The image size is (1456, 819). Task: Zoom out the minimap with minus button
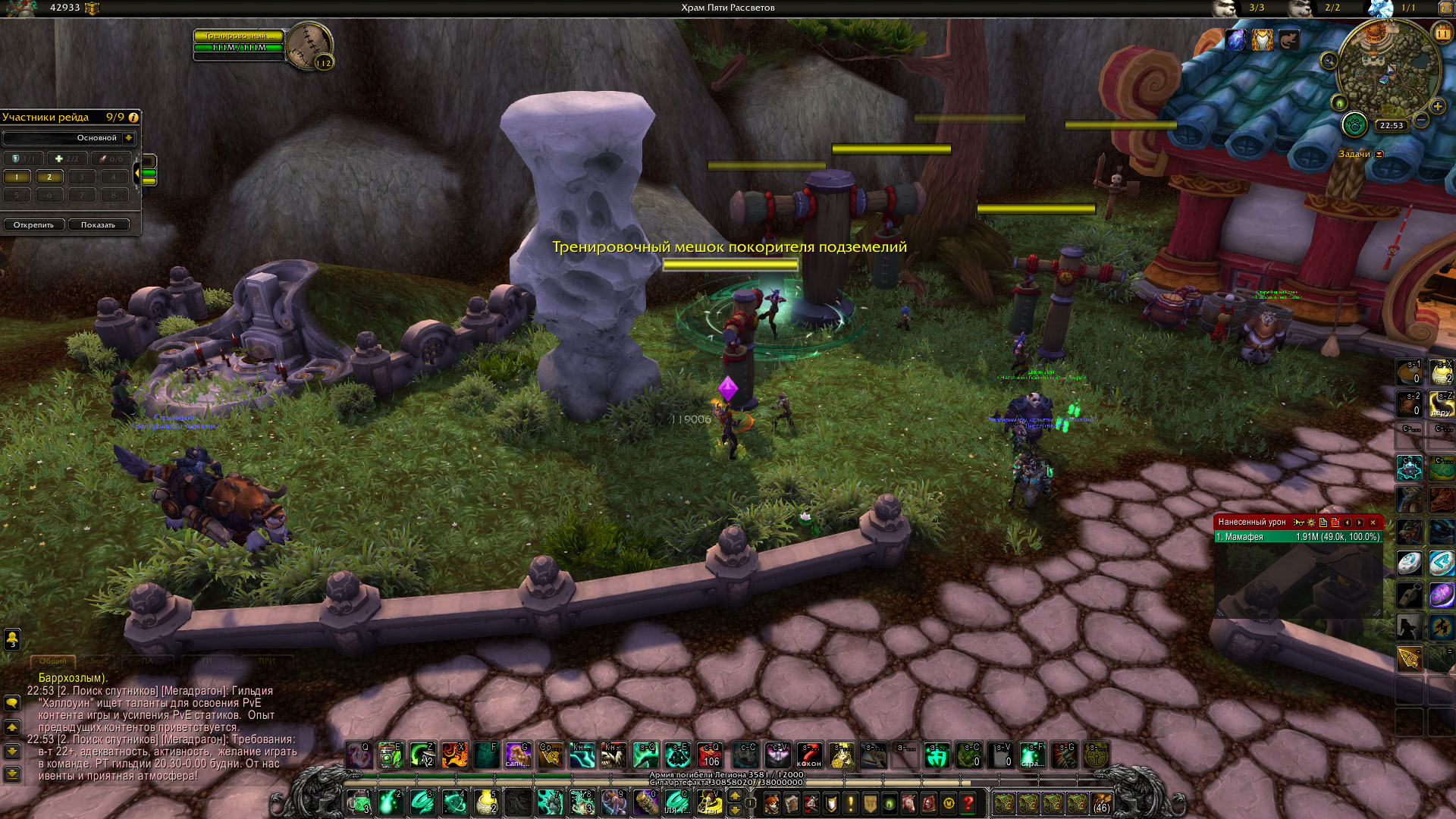coord(1422,121)
